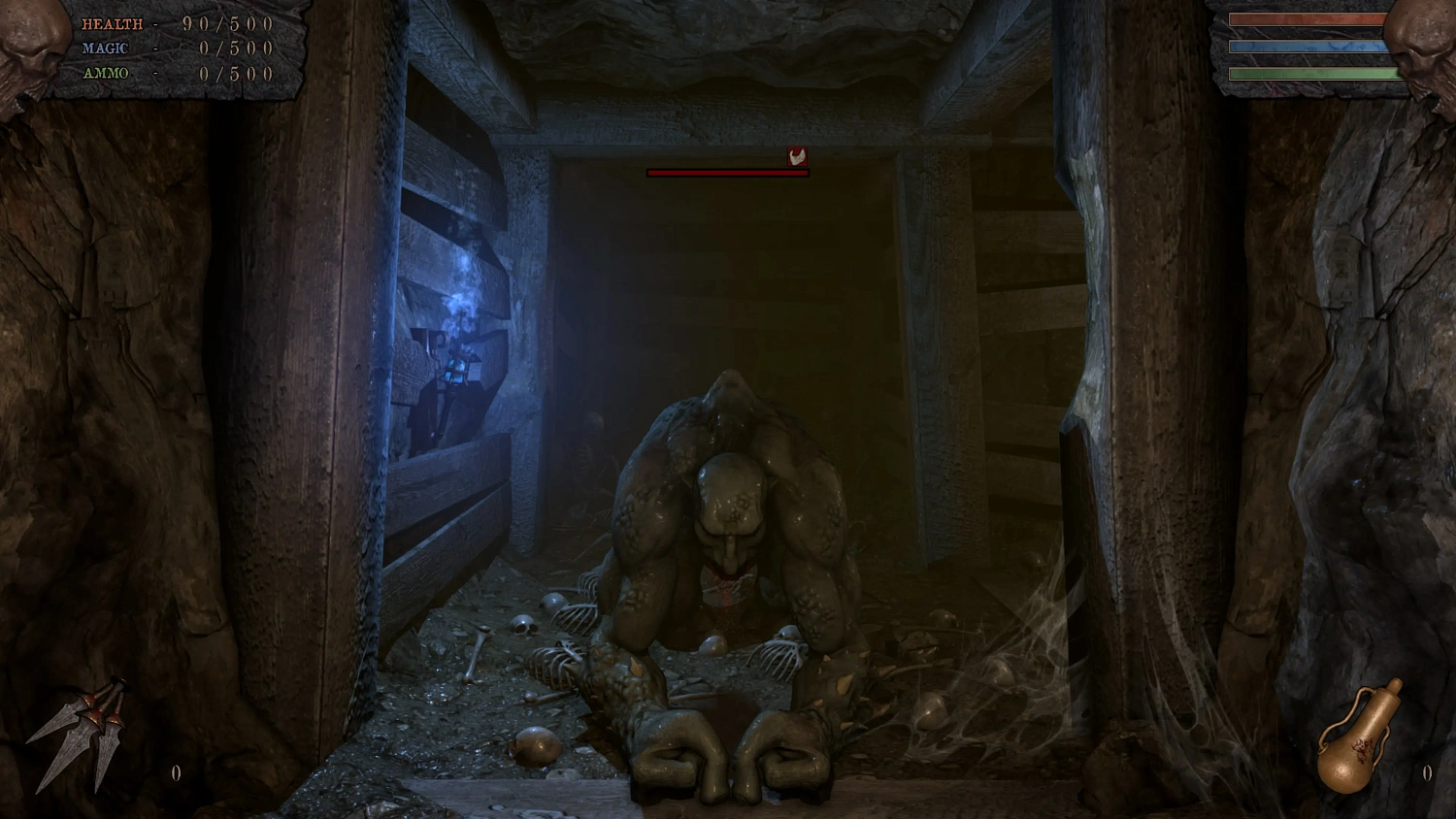
Task: Expand the right stone bars panel
Action: tap(1310, 47)
